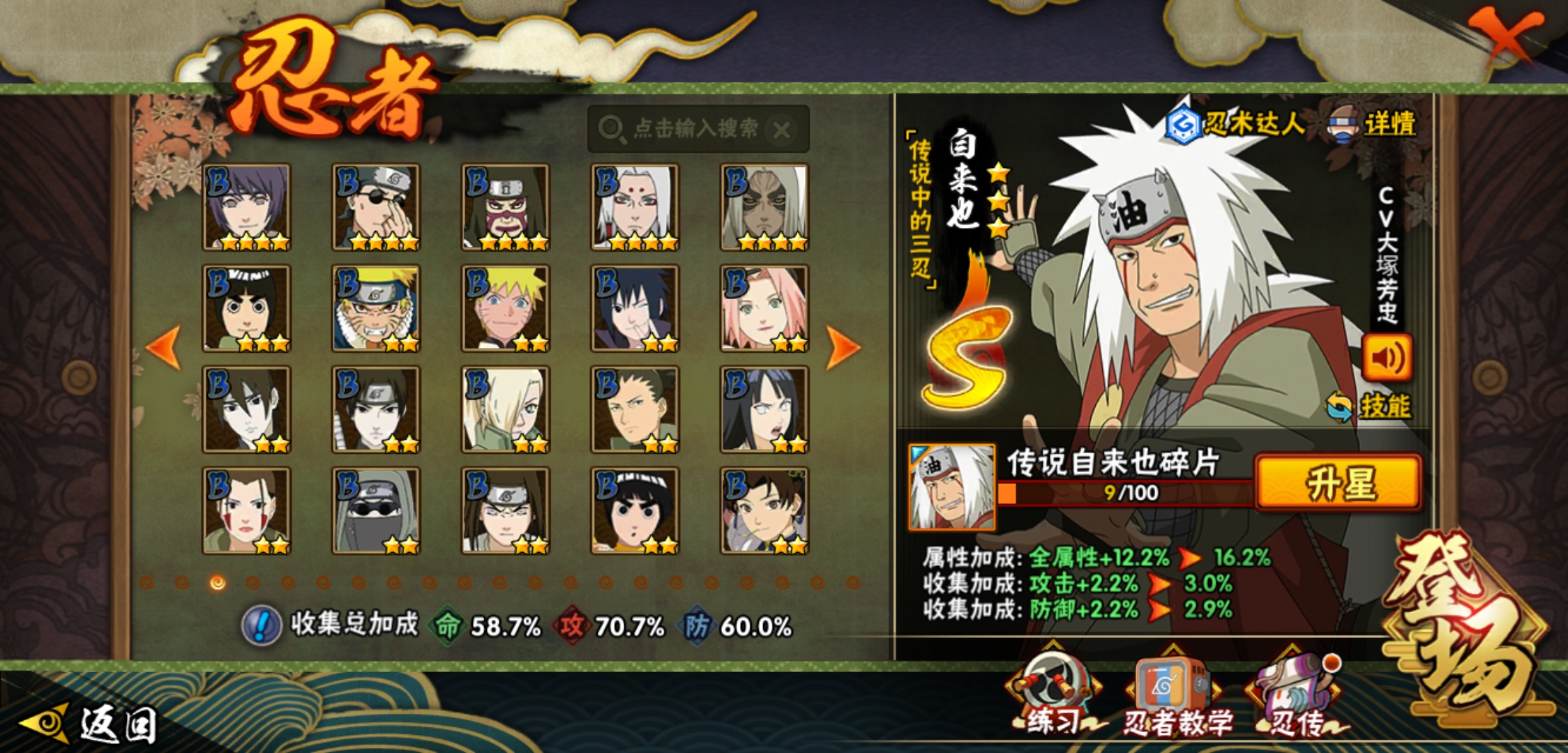
Task: Open the 详情 details page
Action: tap(1374, 125)
